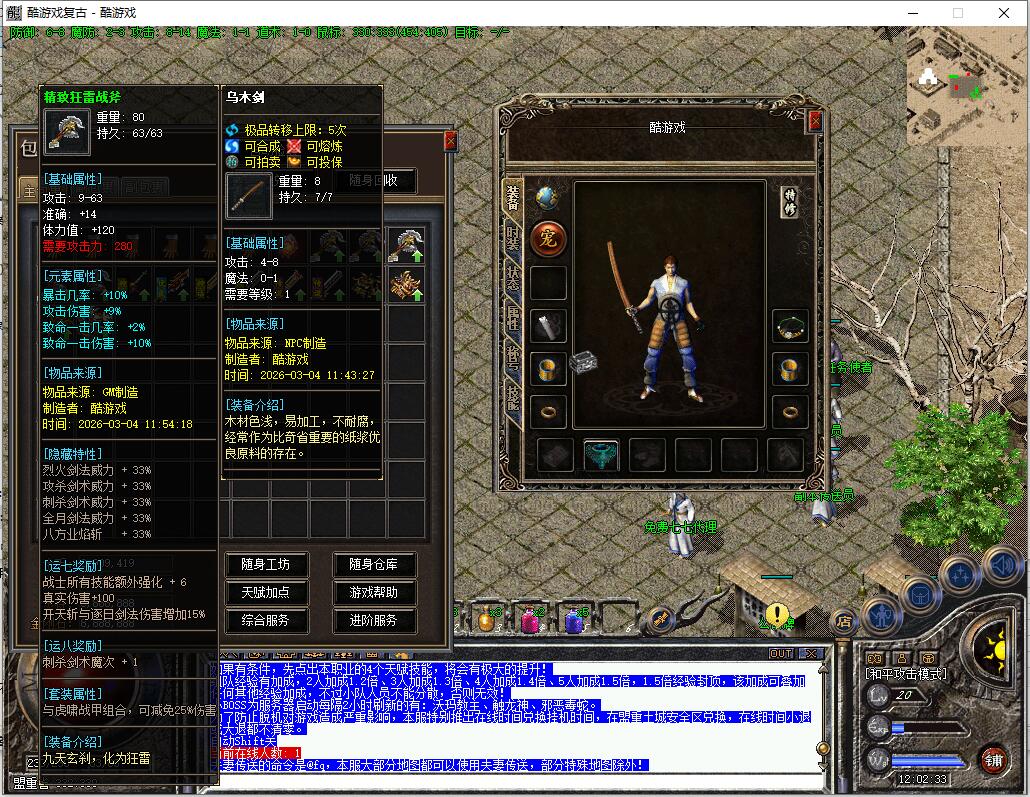
Task: Close the character equipment panel
Action: (x=815, y=121)
